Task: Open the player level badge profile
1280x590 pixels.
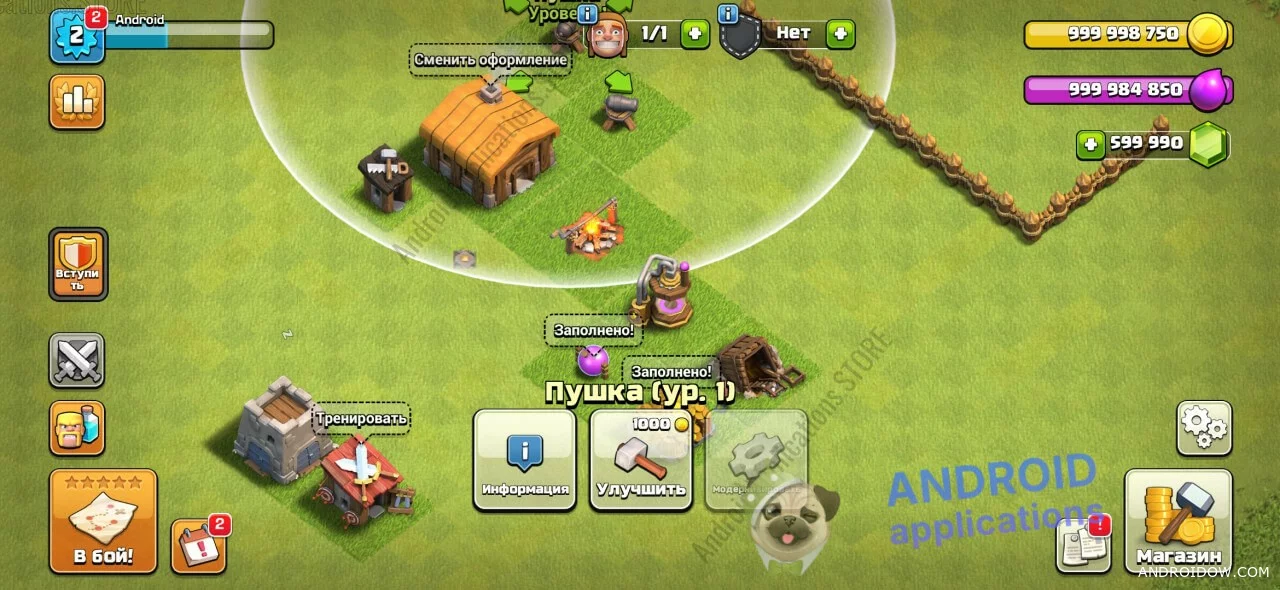Action: click(x=77, y=36)
